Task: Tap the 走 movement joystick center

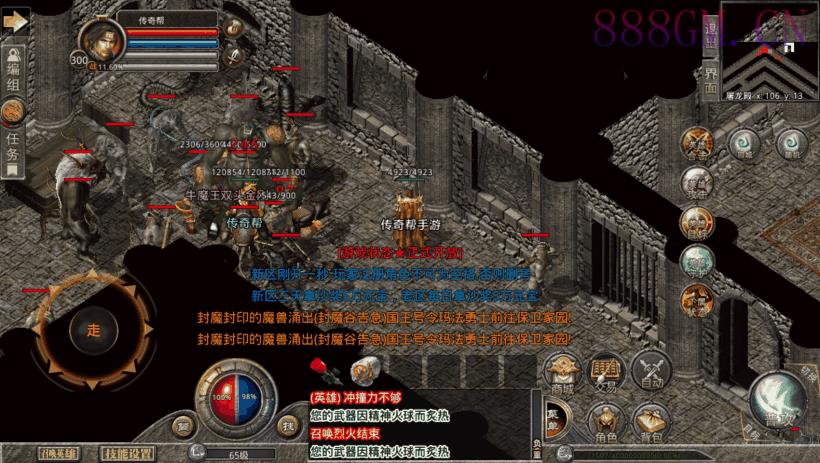Action: [94, 328]
